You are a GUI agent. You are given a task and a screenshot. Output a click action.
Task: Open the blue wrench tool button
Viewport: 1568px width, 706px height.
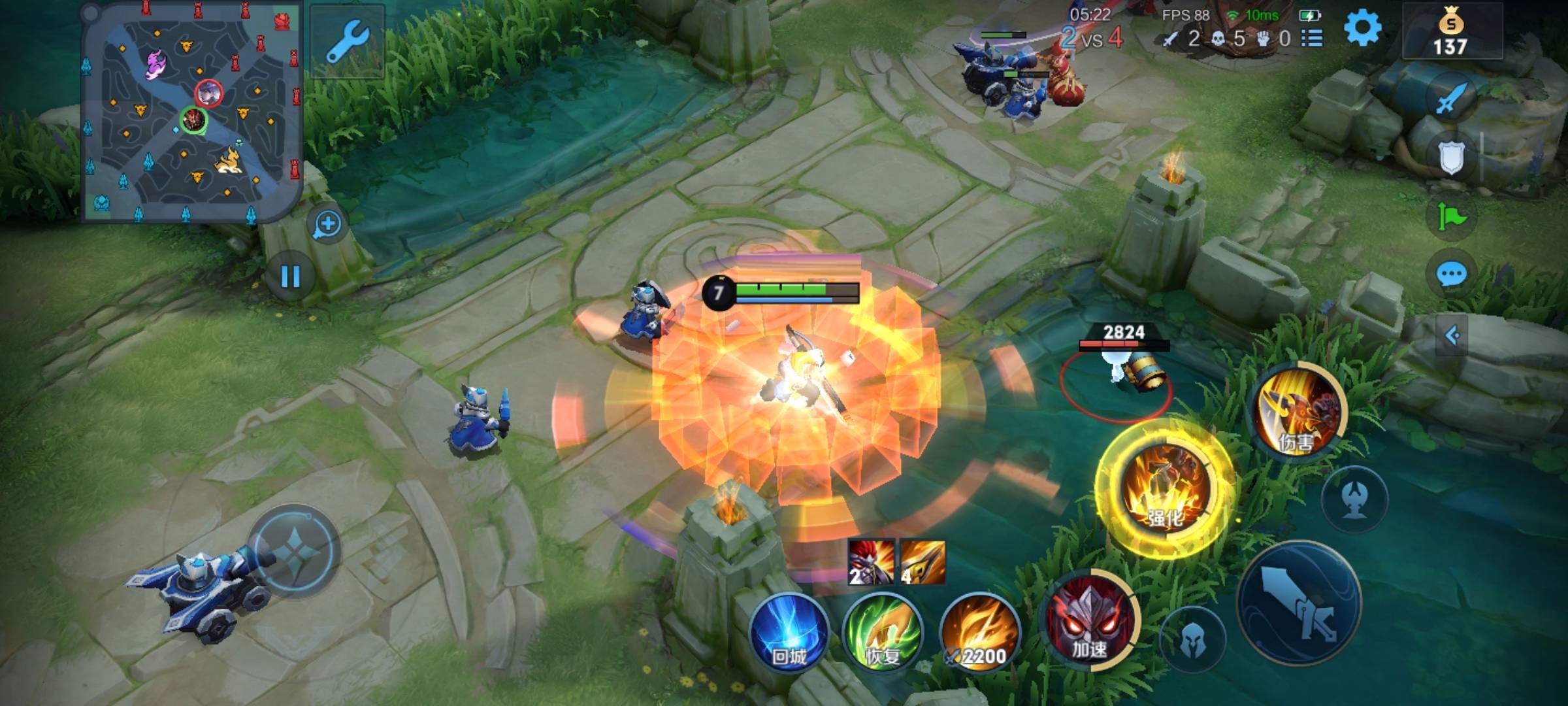[x=347, y=41]
